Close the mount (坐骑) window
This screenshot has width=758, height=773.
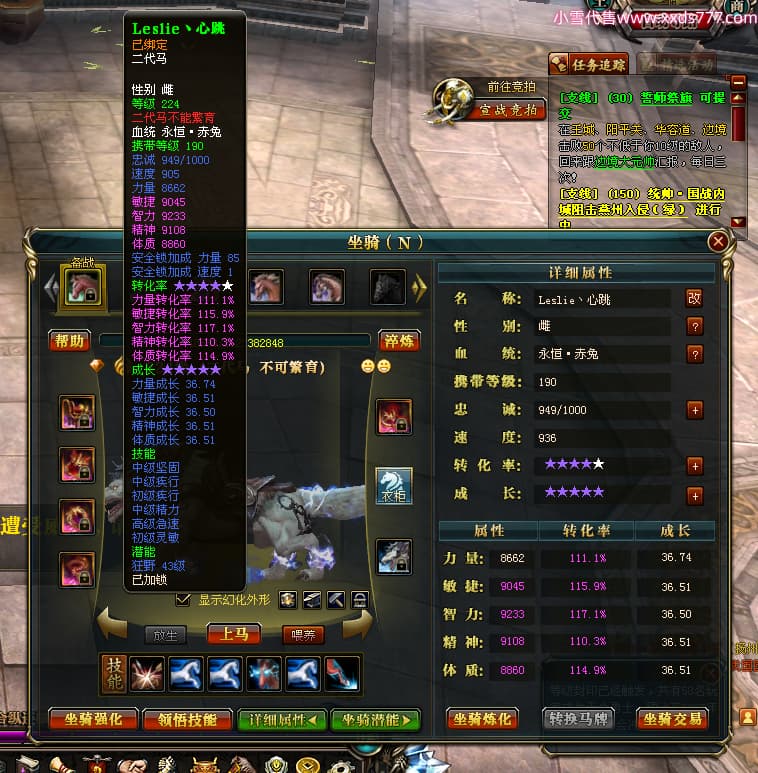click(x=717, y=242)
